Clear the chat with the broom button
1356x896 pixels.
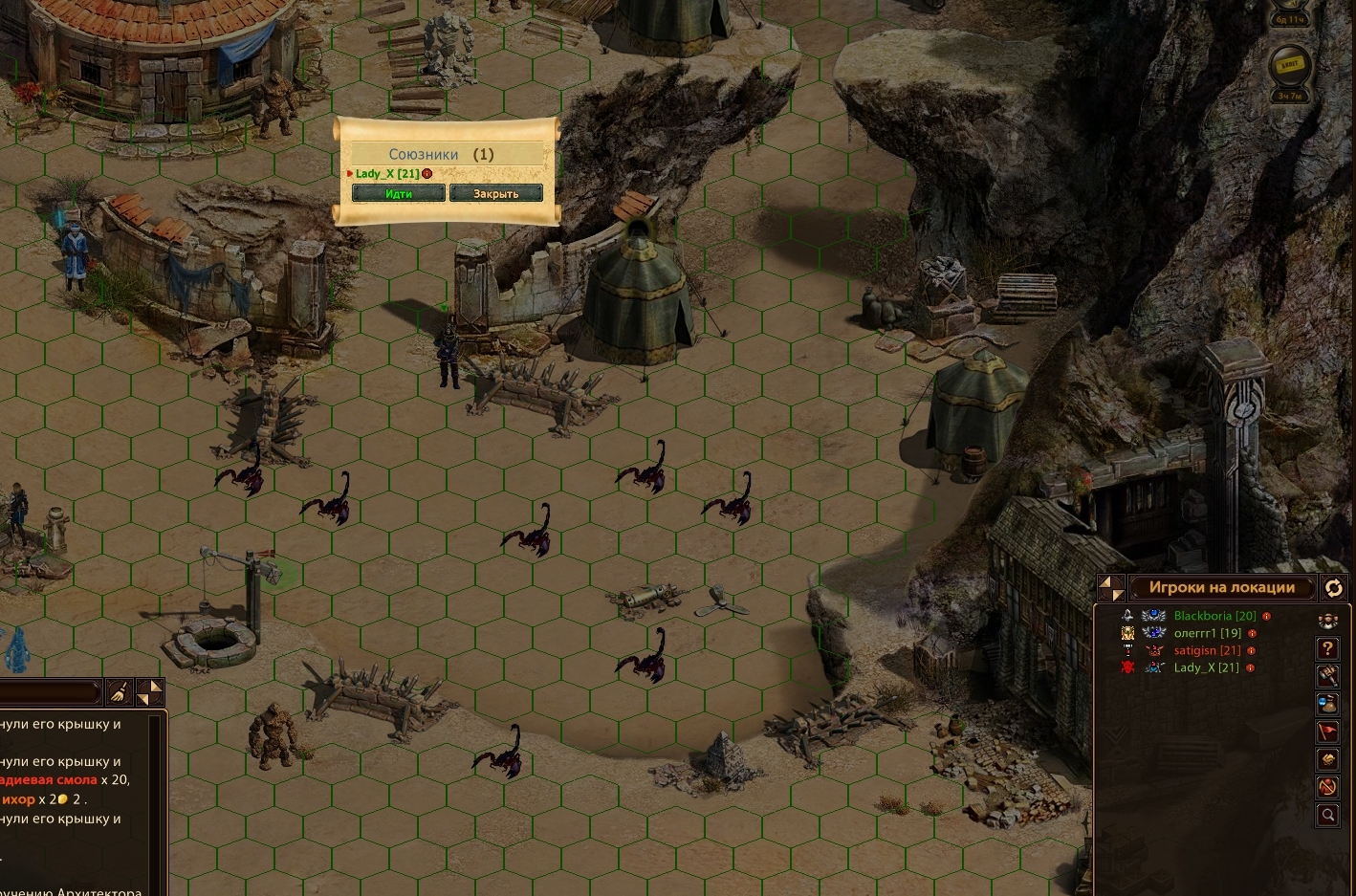[120, 692]
